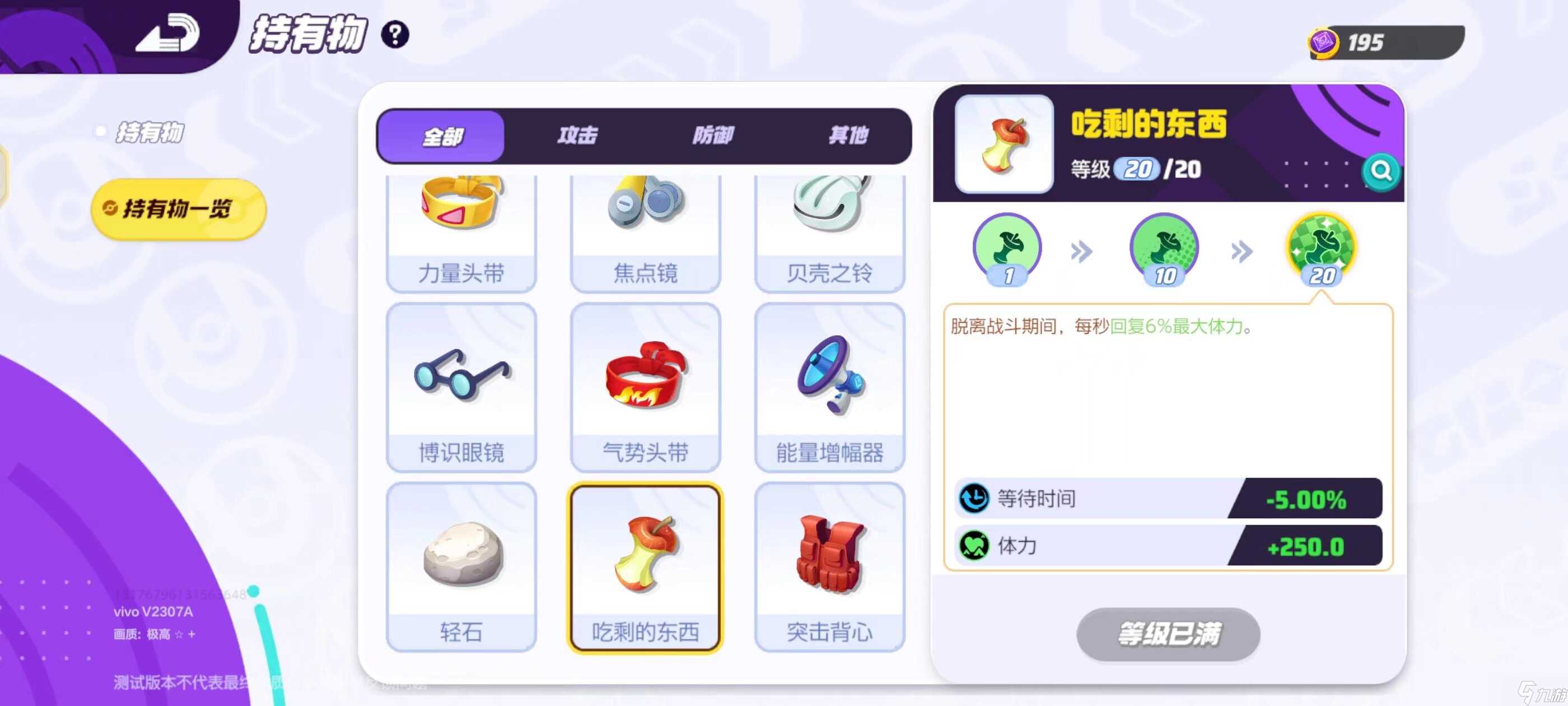
Task: Open the 全部 category filter
Action: 440,135
